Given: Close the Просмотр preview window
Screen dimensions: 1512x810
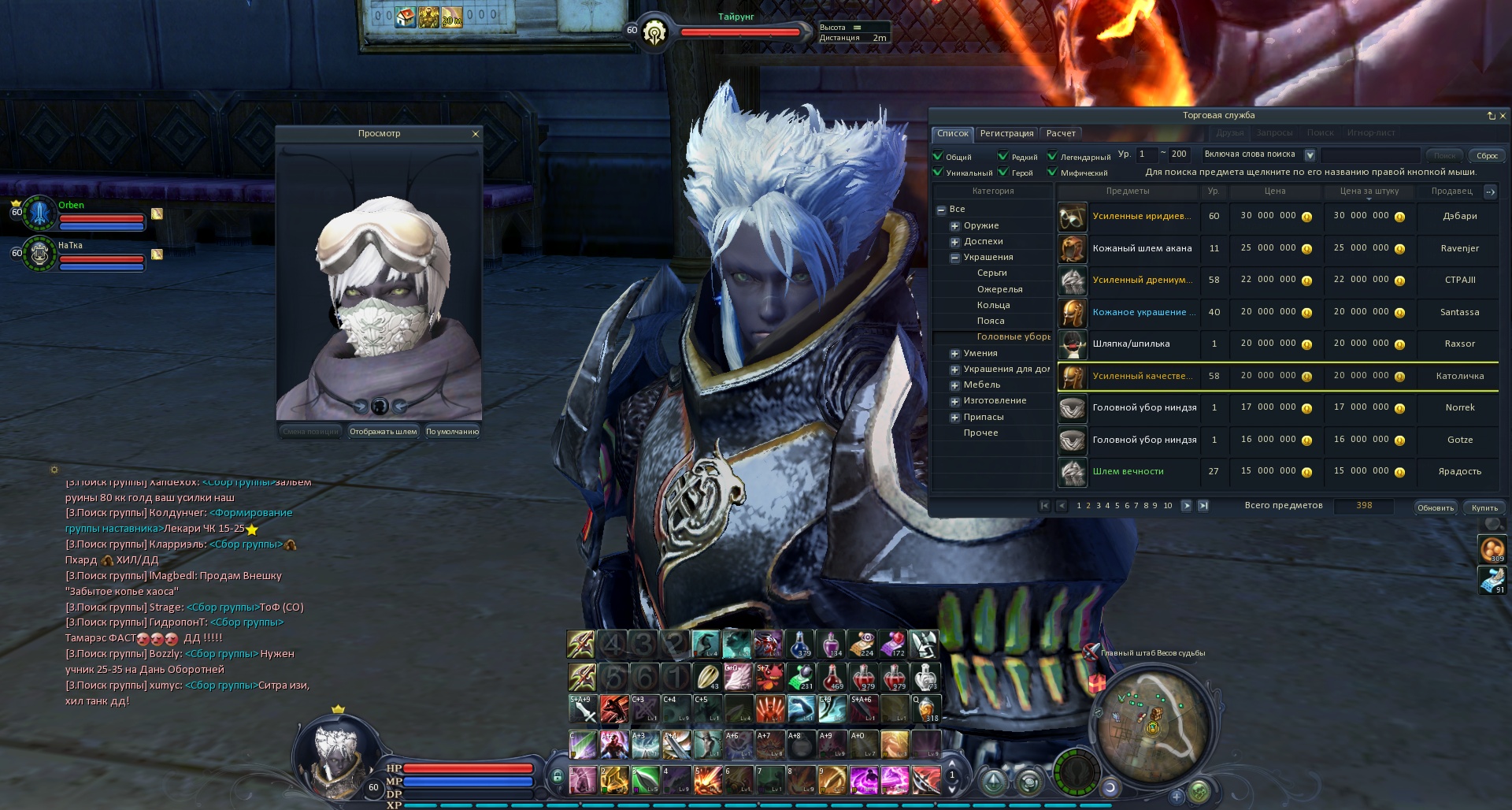Looking at the screenshot, I should 475,134.
